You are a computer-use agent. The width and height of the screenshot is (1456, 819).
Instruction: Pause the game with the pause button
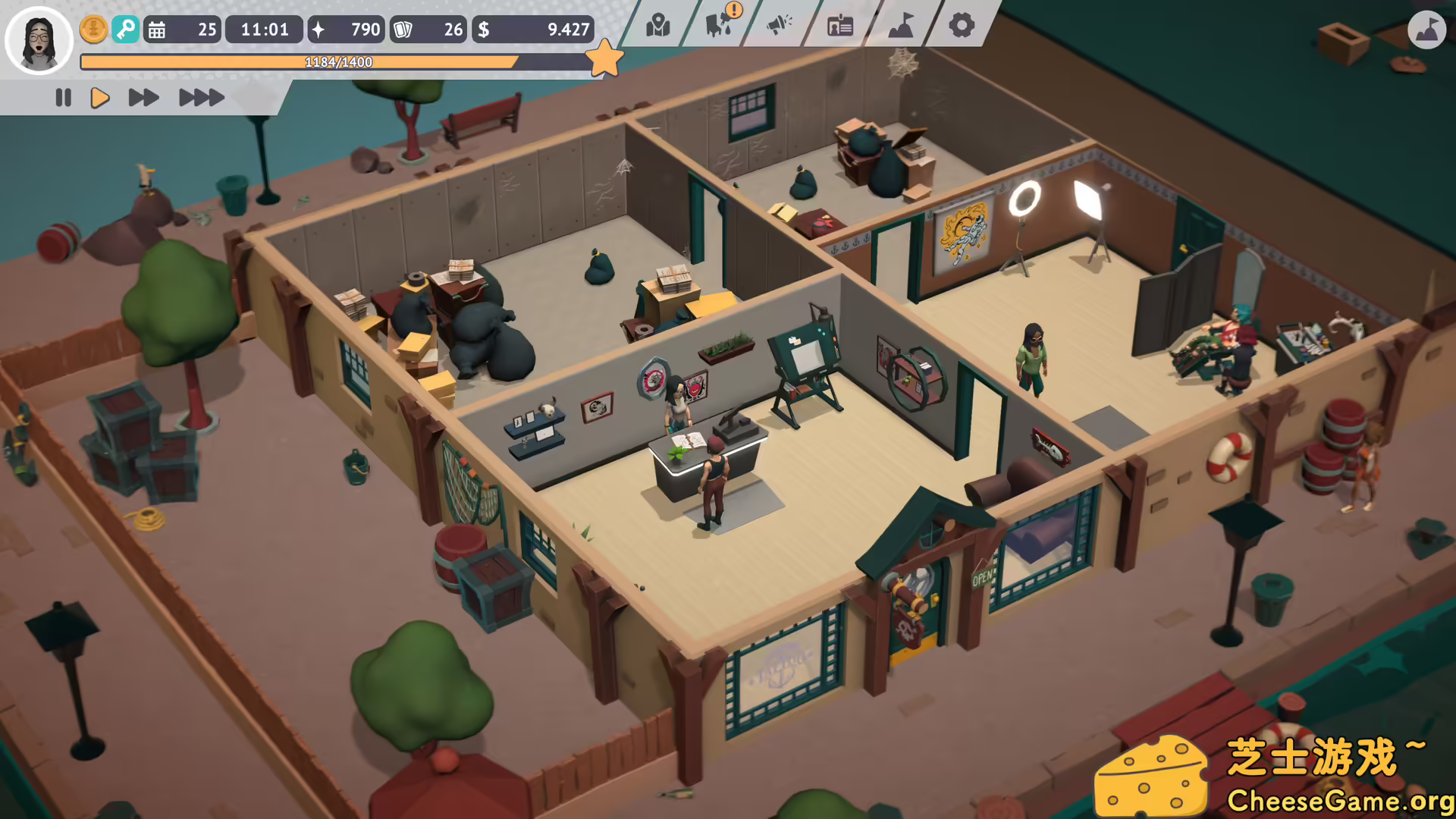[x=63, y=97]
